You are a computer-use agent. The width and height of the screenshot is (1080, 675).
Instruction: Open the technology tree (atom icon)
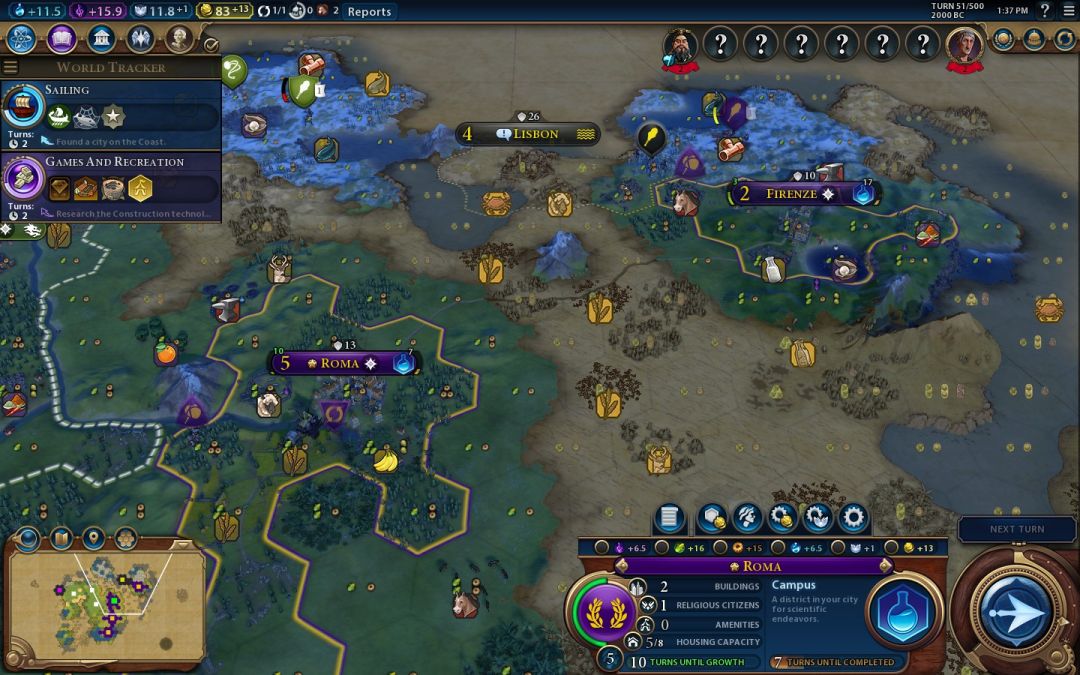point(21,39)
